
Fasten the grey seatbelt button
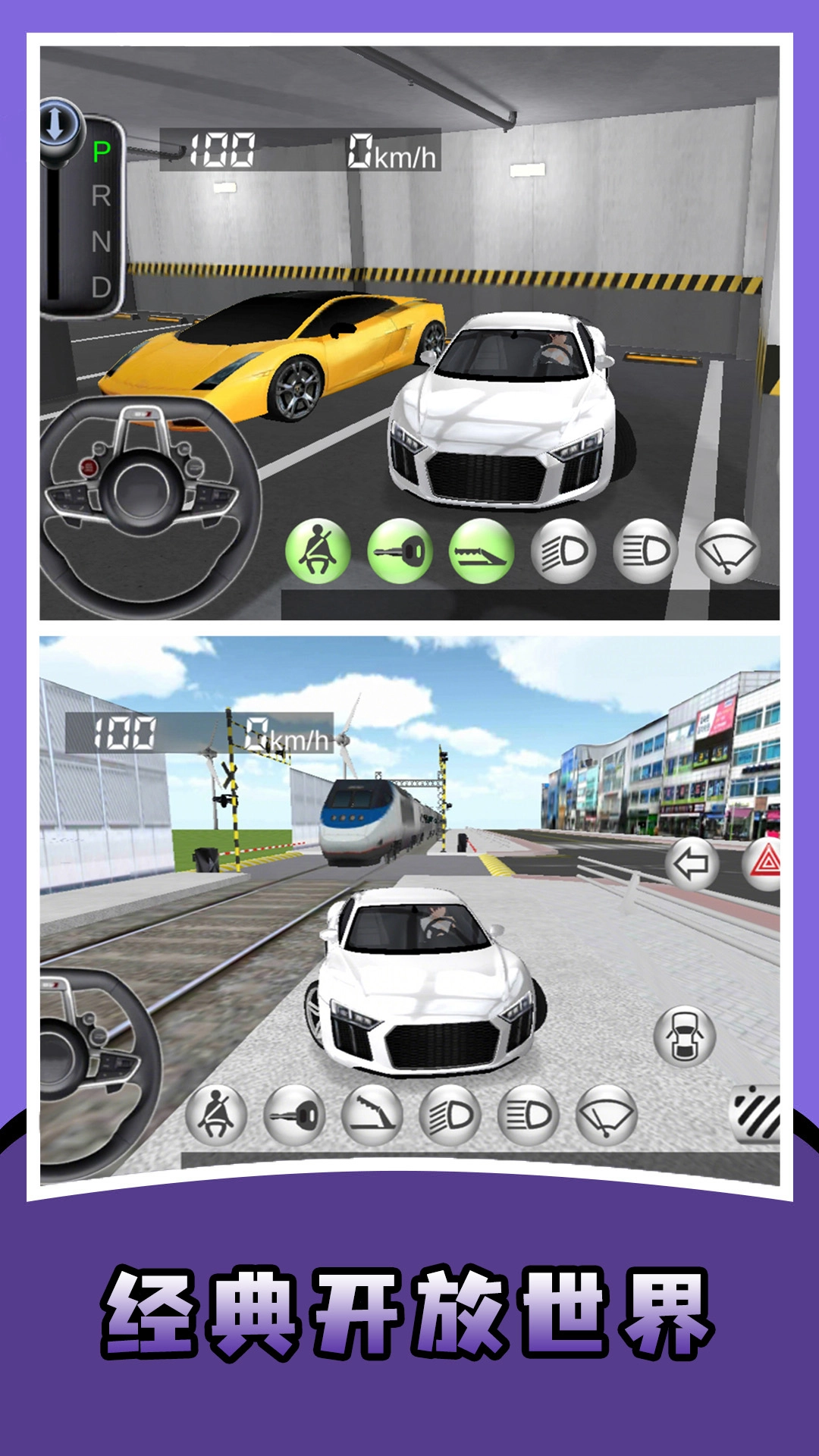[216, 1115]
